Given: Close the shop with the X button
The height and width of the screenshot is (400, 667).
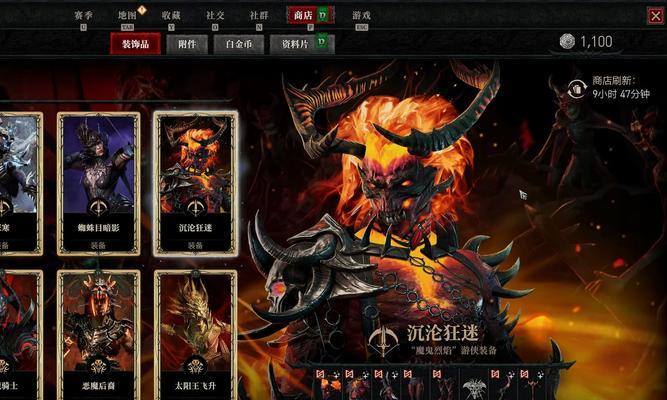Looking at the screenshot, I should (651, 15).
